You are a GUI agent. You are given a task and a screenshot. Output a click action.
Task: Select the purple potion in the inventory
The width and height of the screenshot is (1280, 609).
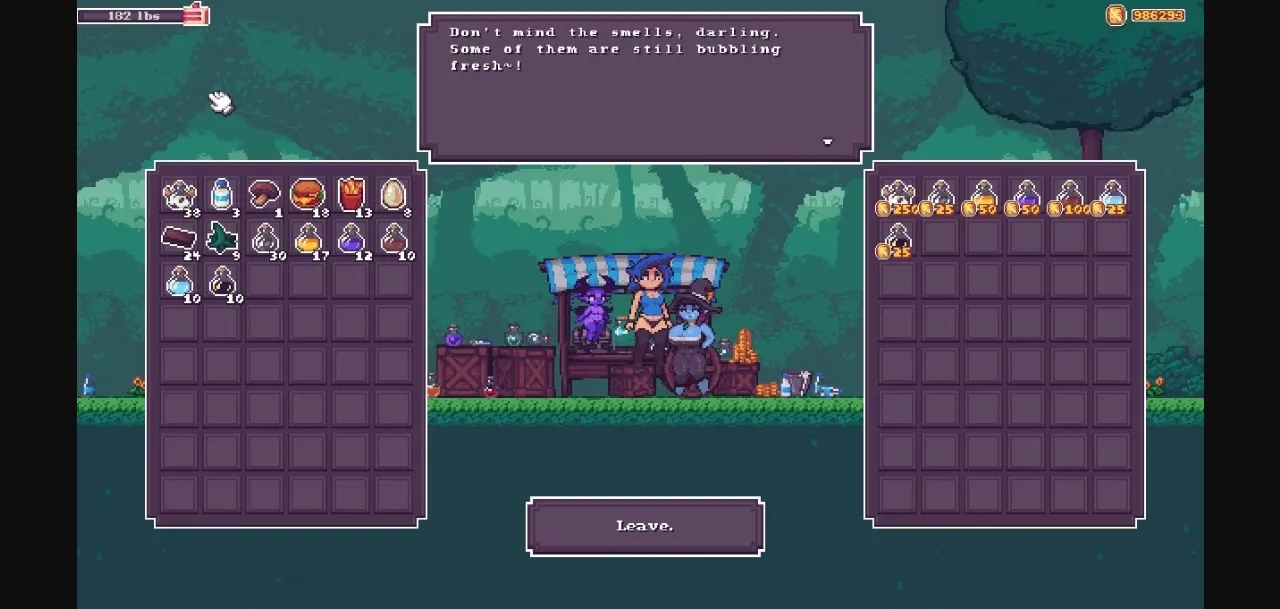point(351,238)
